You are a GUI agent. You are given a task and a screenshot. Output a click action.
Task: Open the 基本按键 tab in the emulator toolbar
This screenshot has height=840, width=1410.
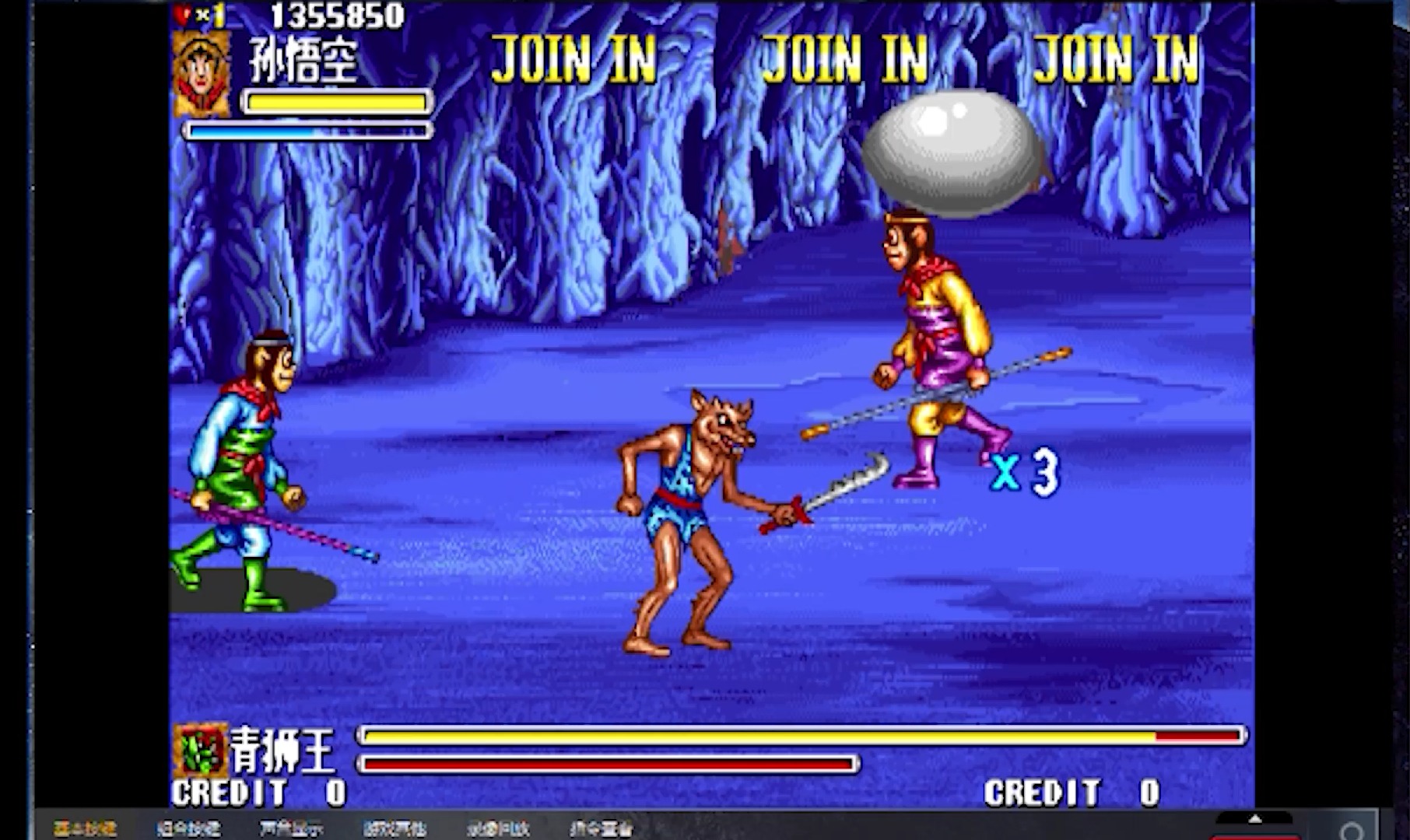85,829
